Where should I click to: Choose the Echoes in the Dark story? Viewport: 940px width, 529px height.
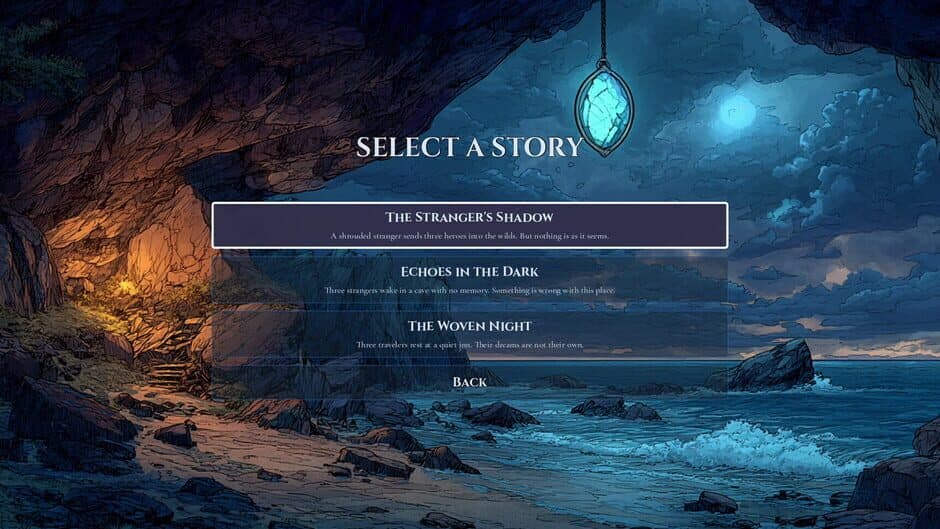469,279
